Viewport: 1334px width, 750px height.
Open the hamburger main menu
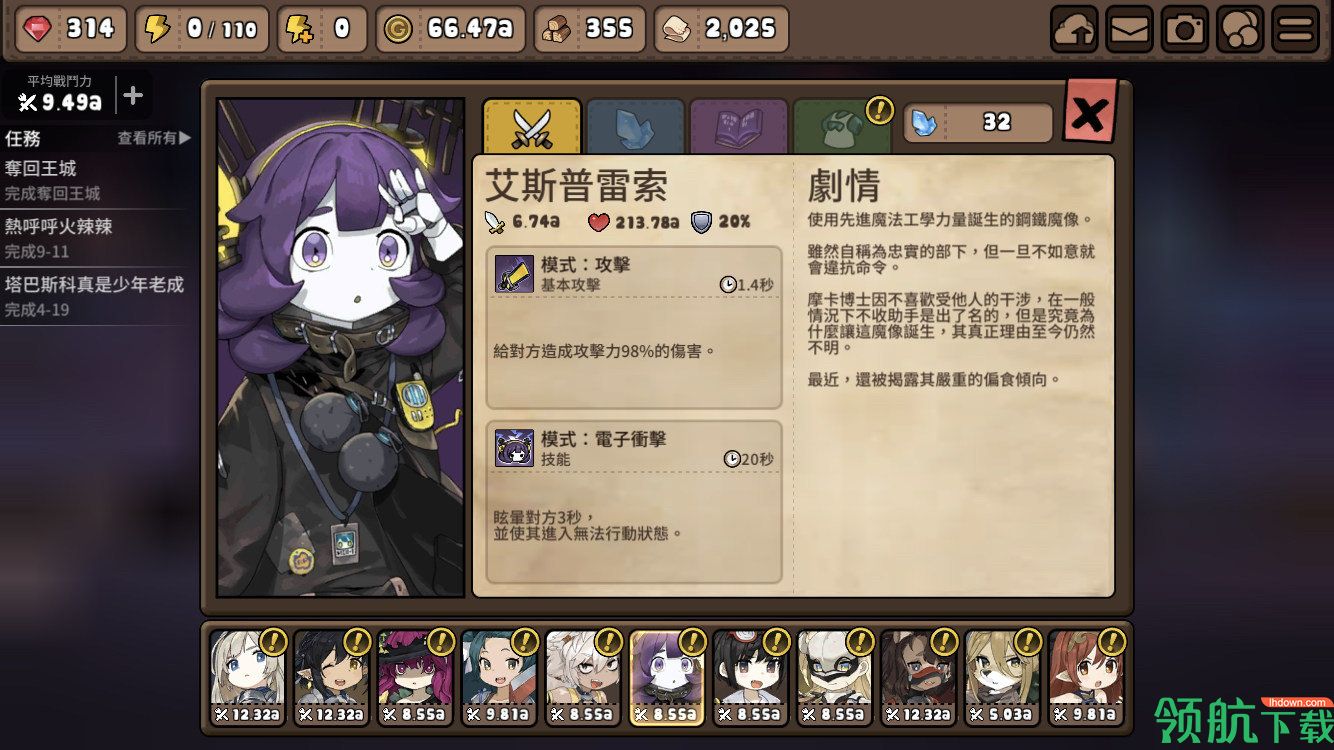point(1295,30)
